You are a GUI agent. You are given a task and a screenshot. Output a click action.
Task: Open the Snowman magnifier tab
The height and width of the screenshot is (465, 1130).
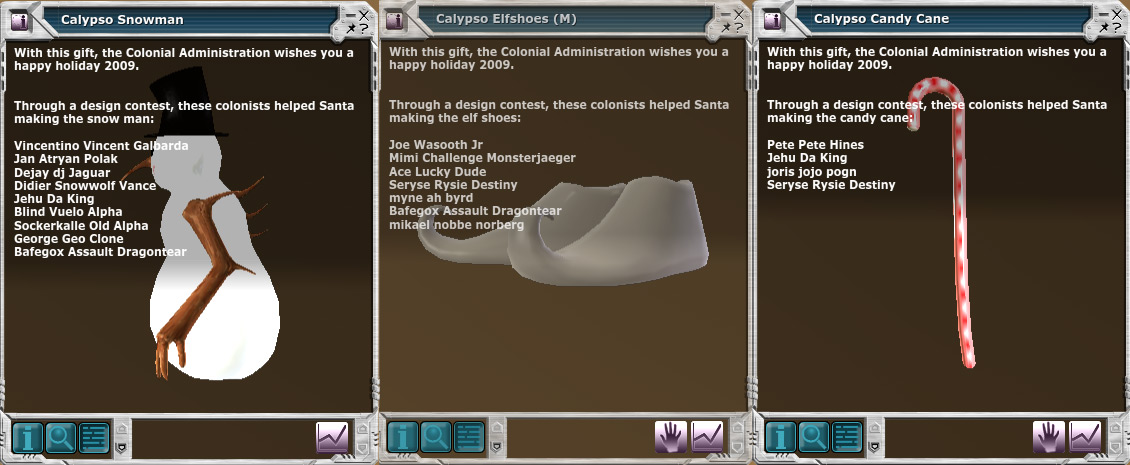tap(59, 437)
